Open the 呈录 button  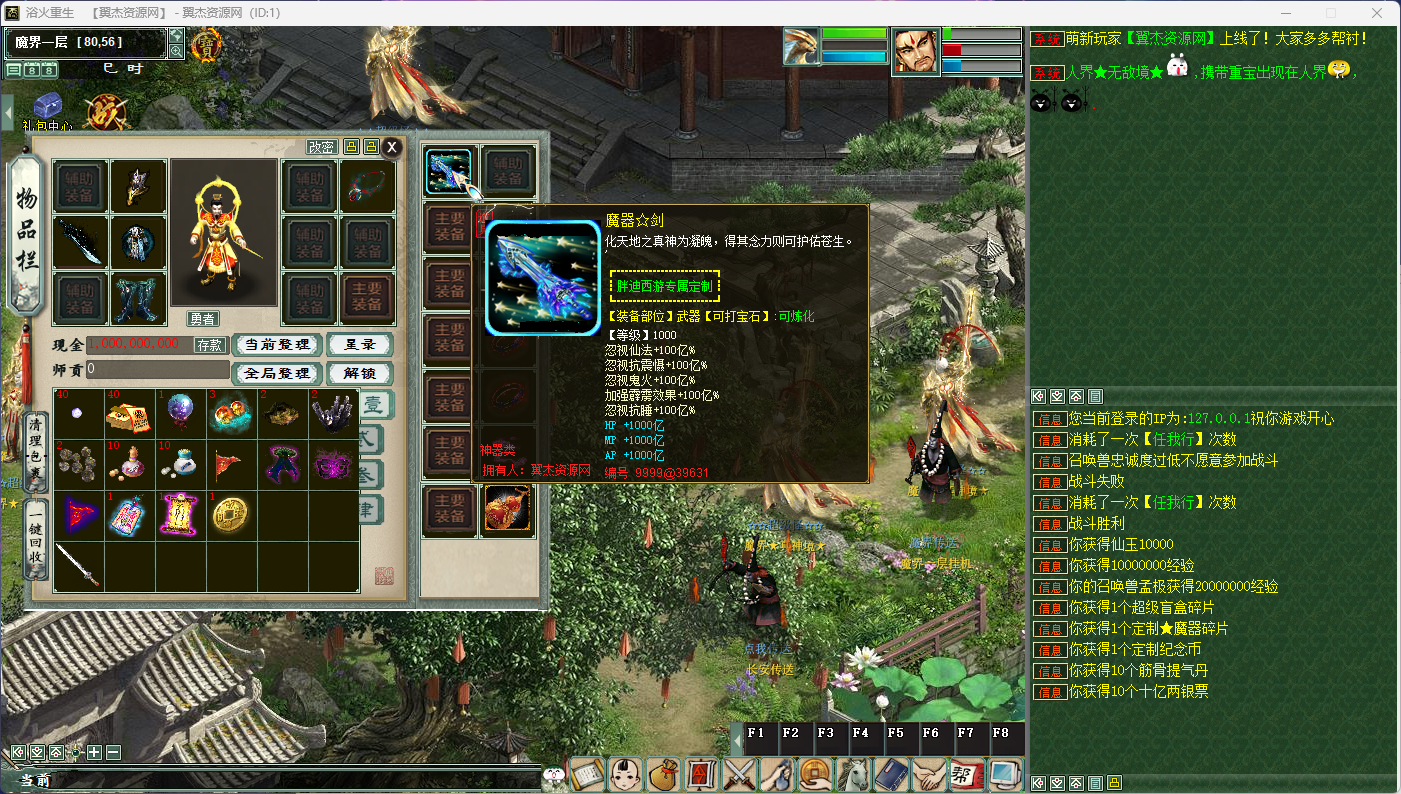pyautogui.click(x=359, y=345)
